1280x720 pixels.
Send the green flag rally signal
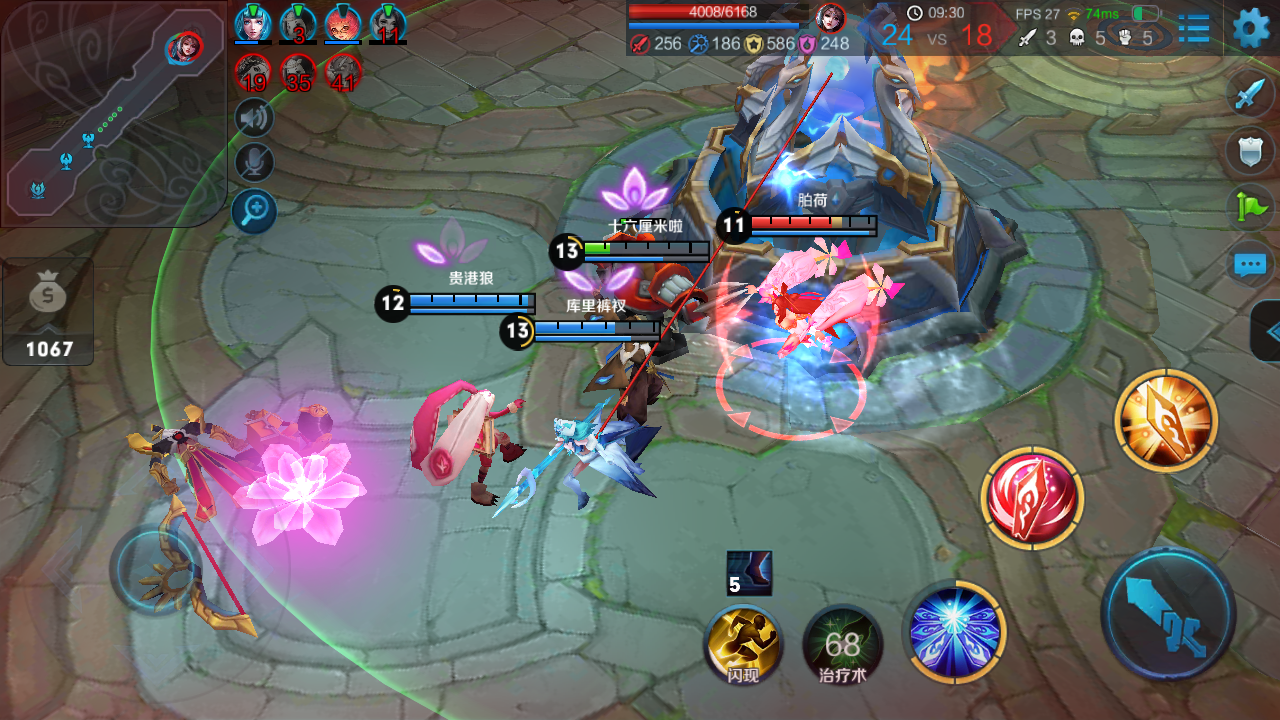(x=1250, y=208)
